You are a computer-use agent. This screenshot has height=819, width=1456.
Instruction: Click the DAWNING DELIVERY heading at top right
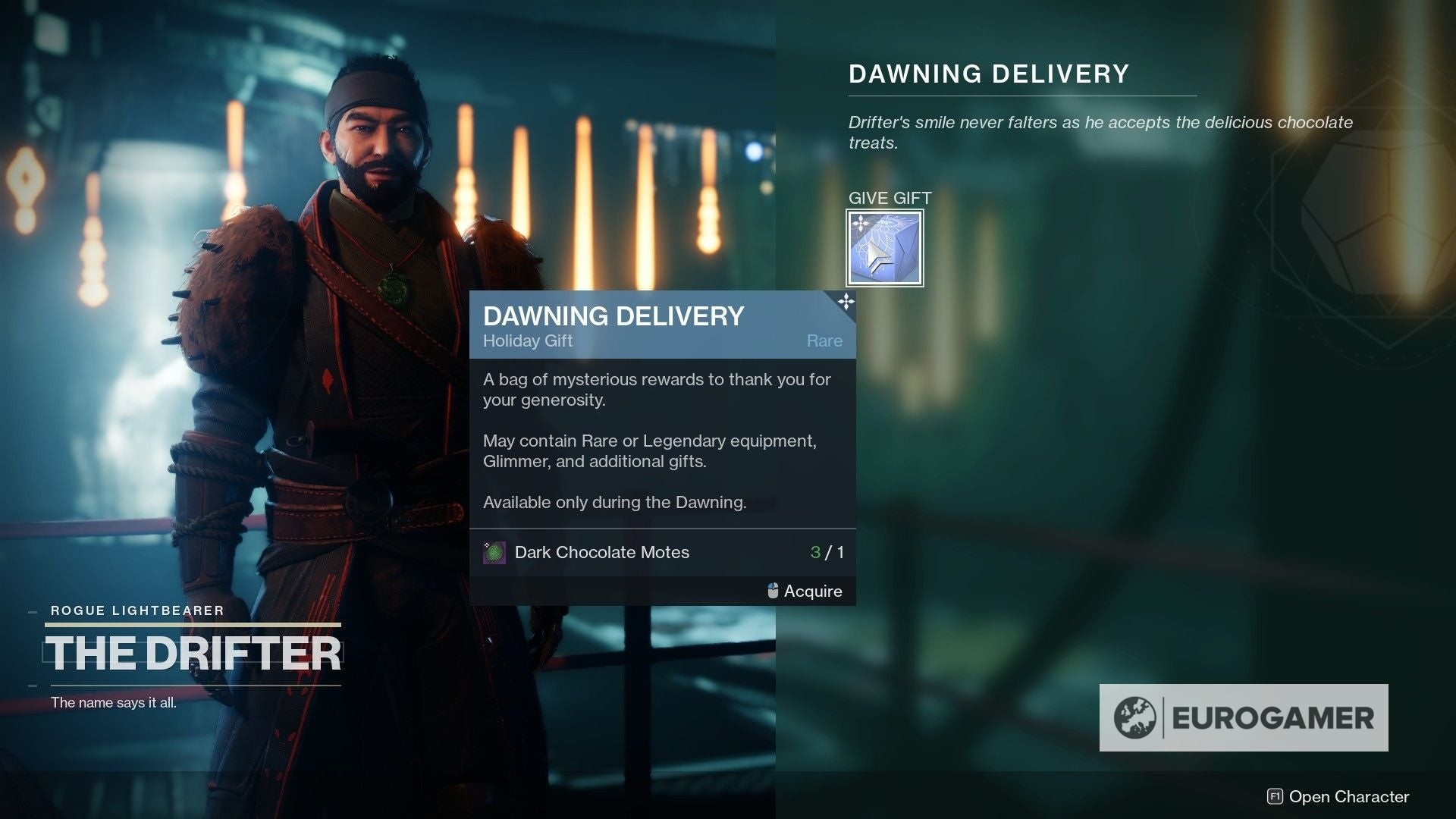tap(987, 74)
